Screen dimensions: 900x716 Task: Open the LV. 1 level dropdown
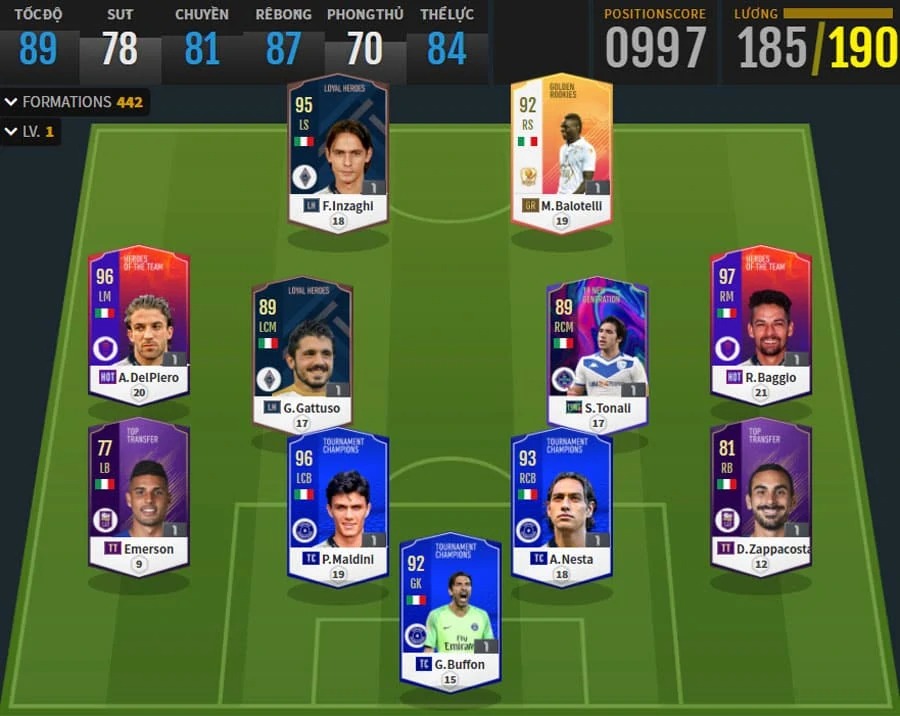(x=31, y=132)
